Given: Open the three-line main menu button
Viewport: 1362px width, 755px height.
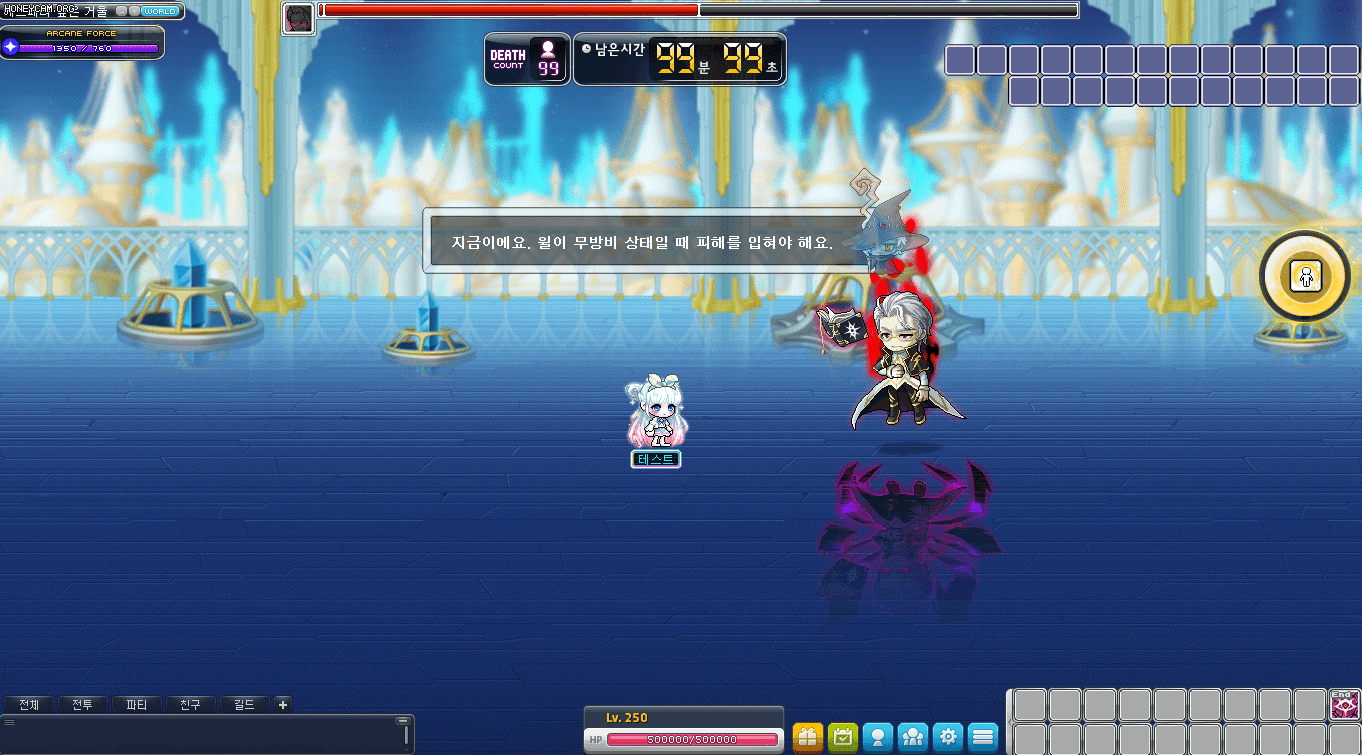Looking at the screenshot, I should click(x=983, y=738).
